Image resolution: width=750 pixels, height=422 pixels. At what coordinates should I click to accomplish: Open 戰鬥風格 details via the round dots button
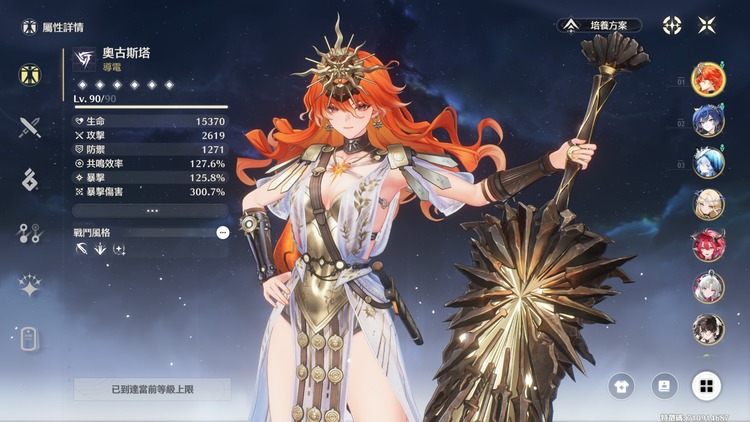[x=222, y=231]
